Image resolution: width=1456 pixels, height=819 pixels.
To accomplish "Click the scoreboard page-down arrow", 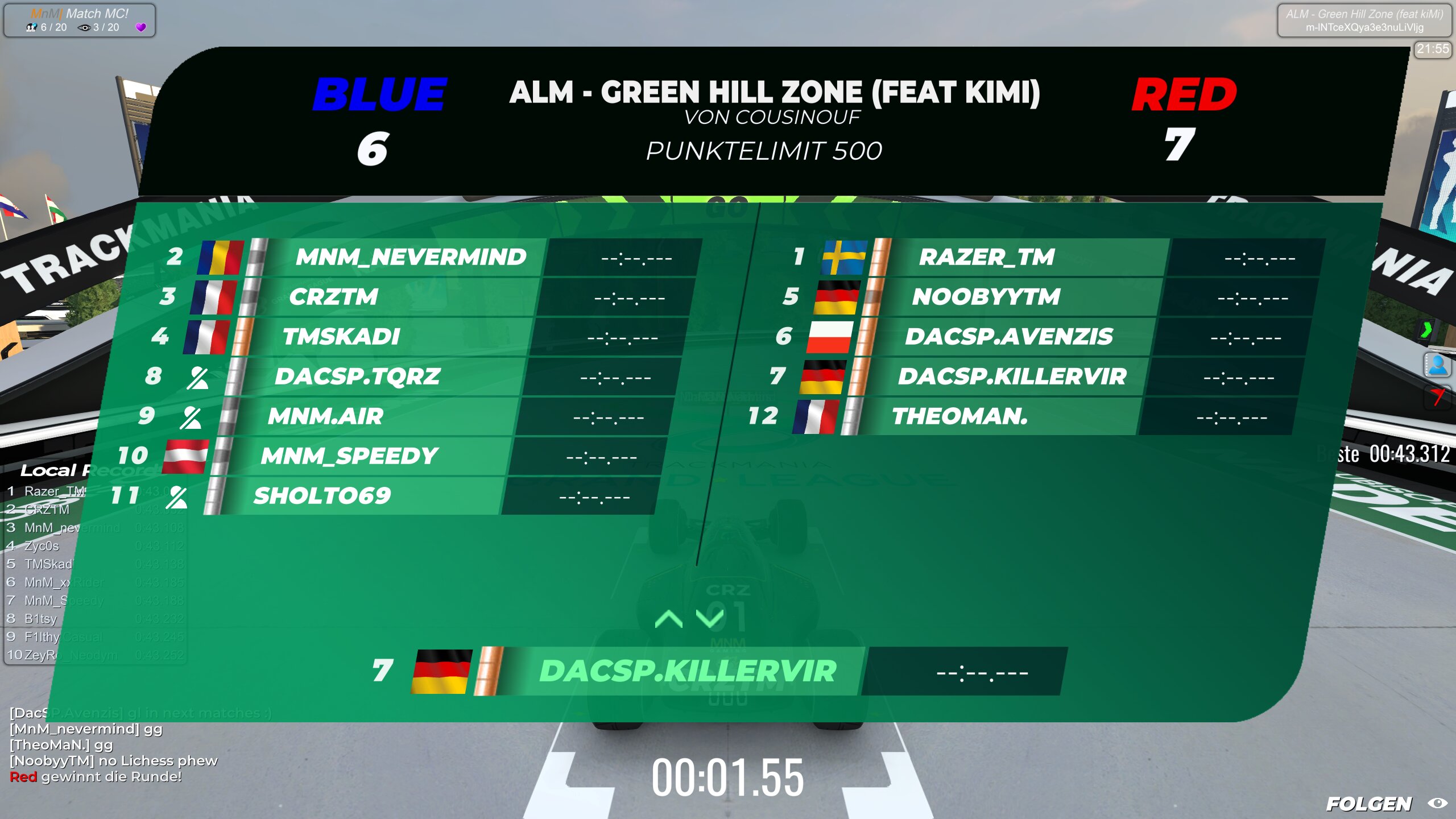I will [710, 619].
